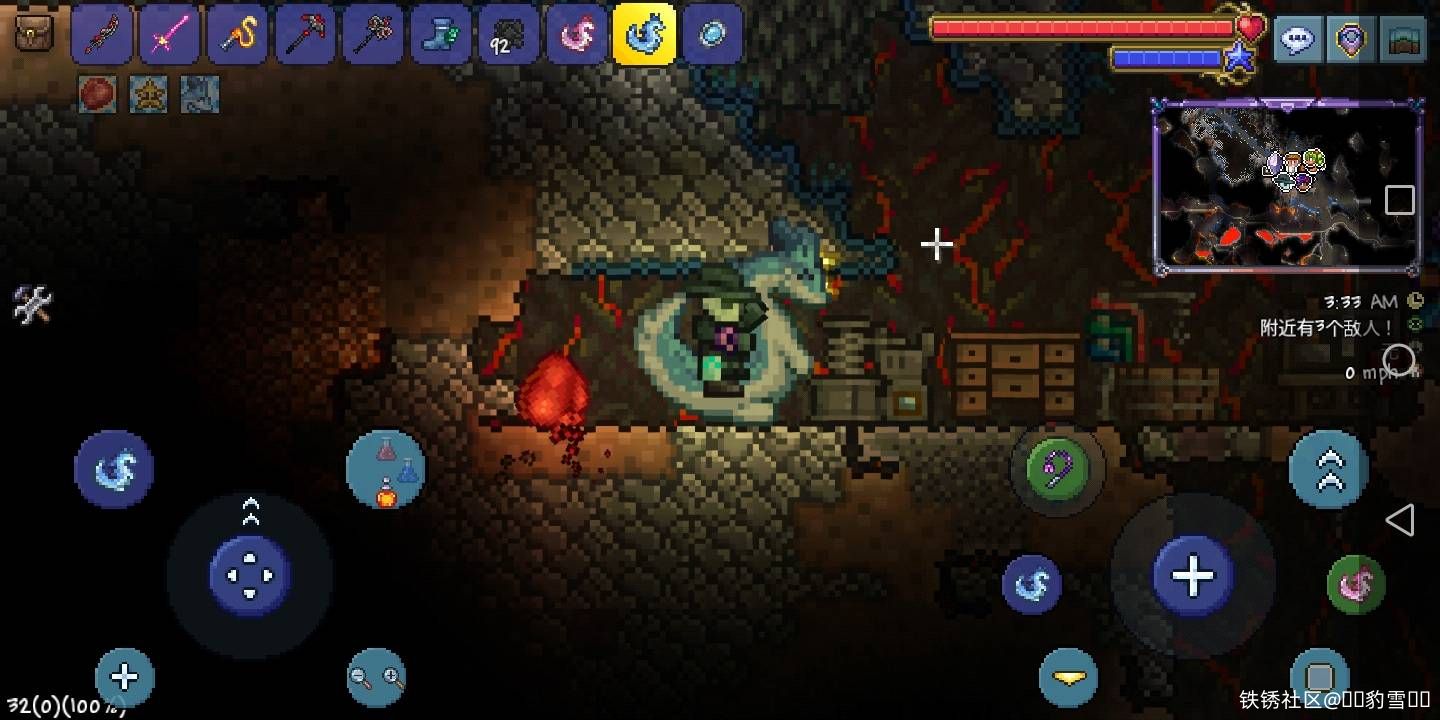Tap the yellow drop-down arrow button
Viewport: 1440px width, 720px height.
[x=1068, y=679]
